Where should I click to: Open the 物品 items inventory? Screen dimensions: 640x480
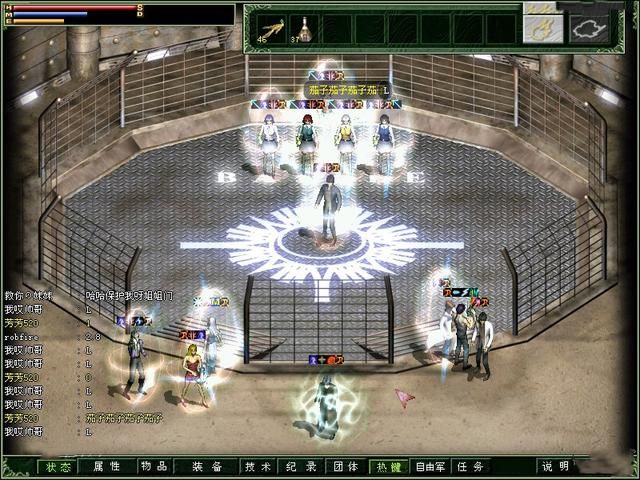pos(154,467)
